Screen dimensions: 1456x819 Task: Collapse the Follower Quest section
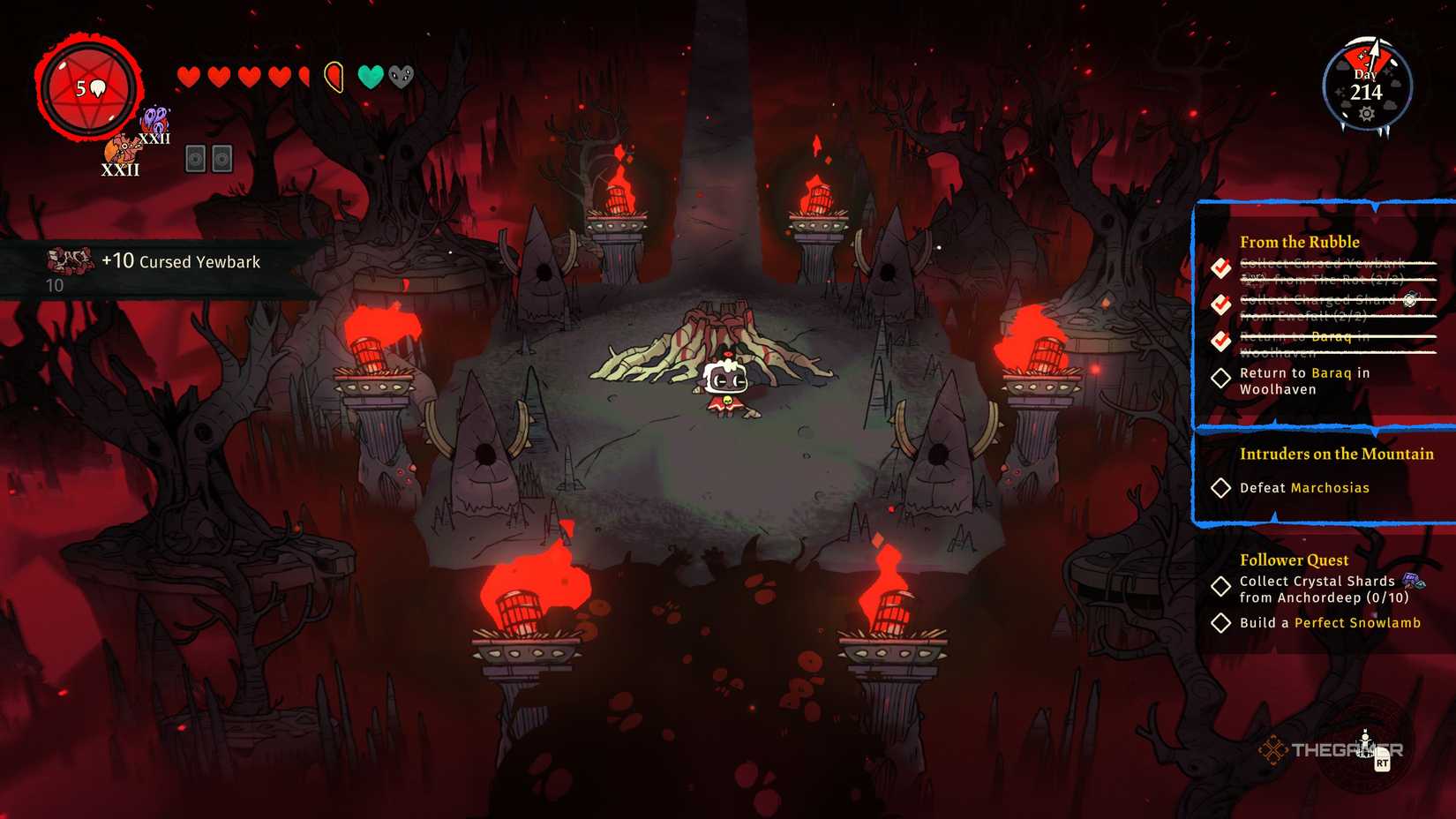coord(1294,560)
